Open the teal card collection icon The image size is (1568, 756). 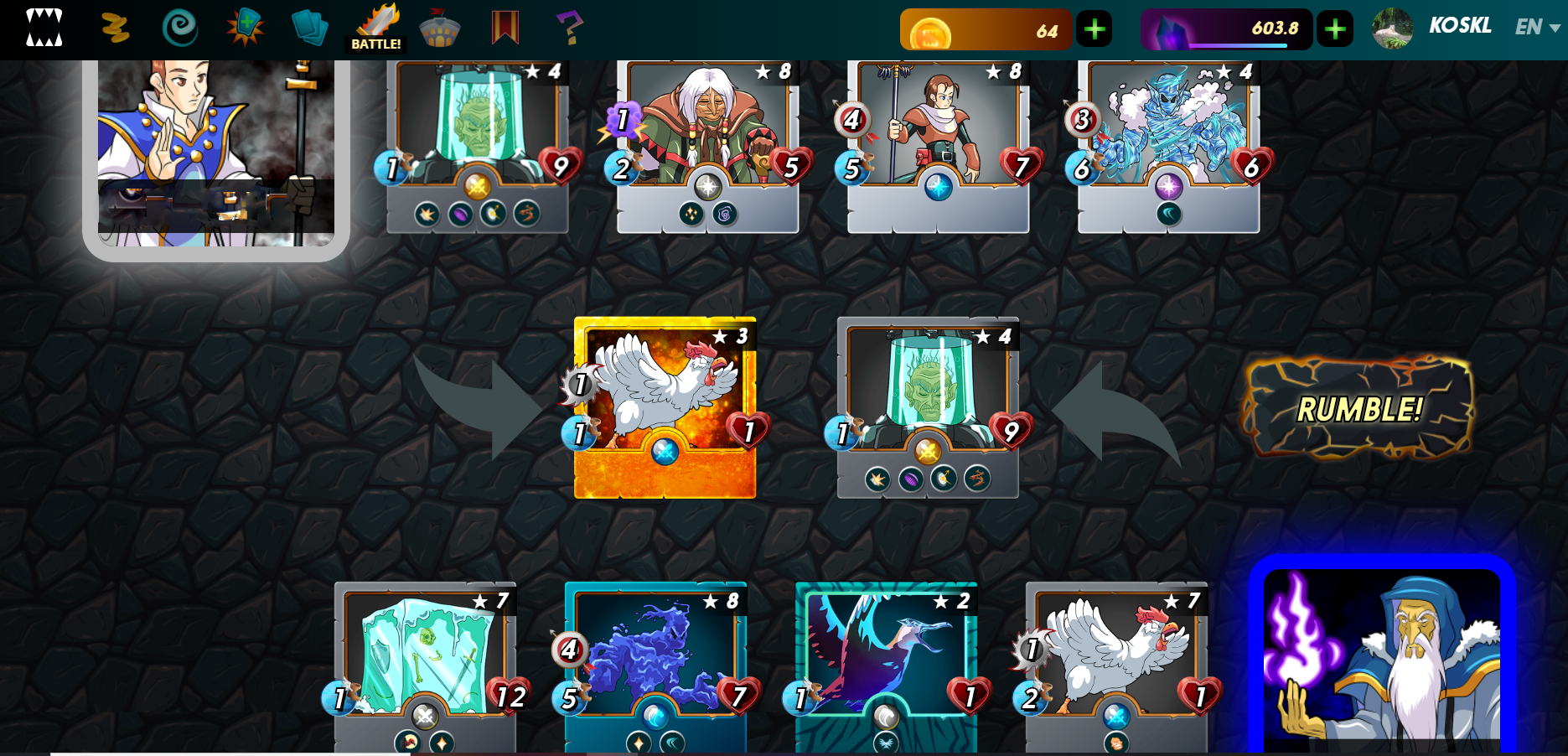pyautogui.click(x=309, y=28)
